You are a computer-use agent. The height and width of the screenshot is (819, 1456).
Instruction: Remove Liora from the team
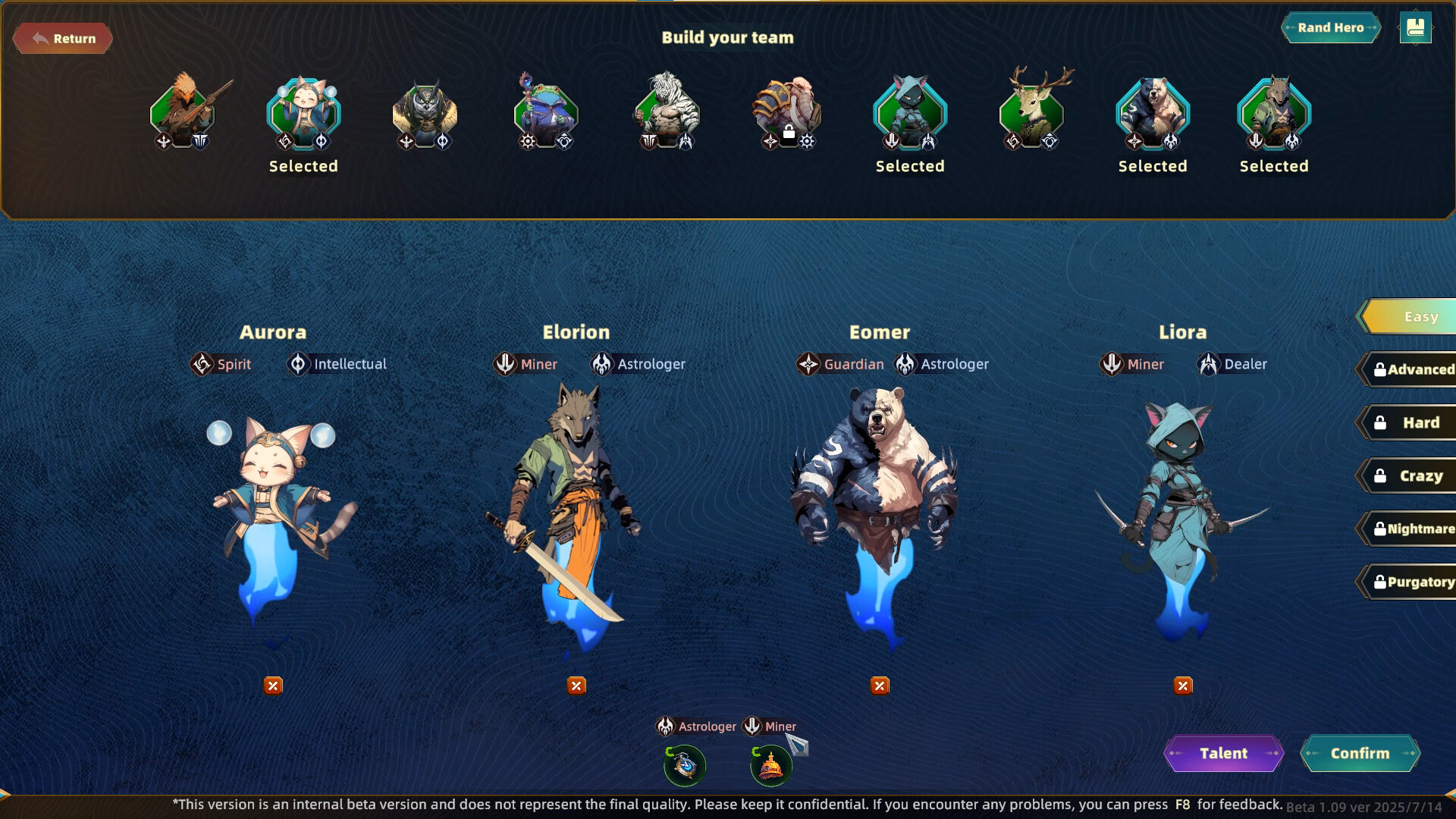1183,686
